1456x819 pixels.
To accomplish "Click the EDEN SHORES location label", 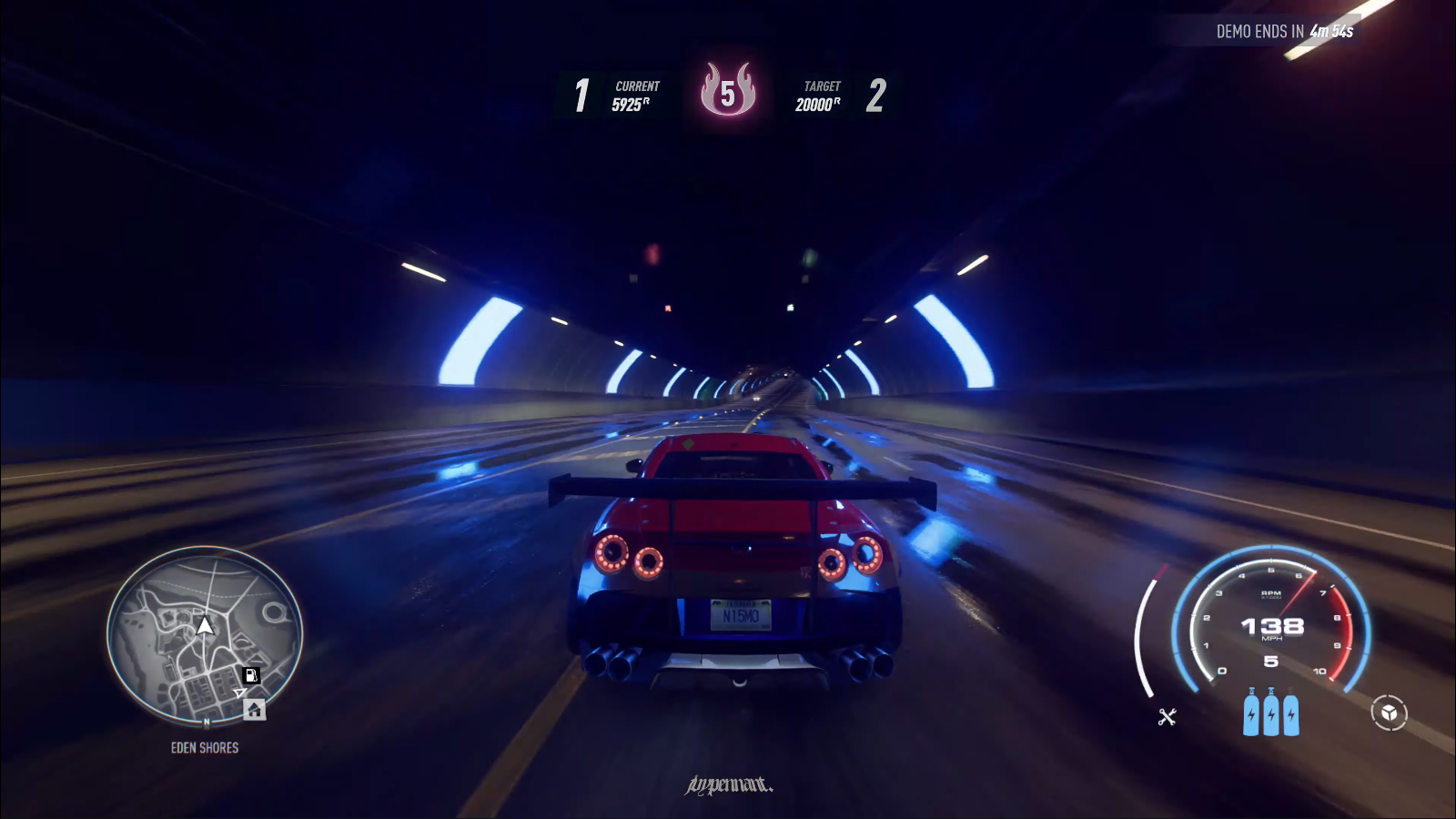I will (x=204, y=748).
